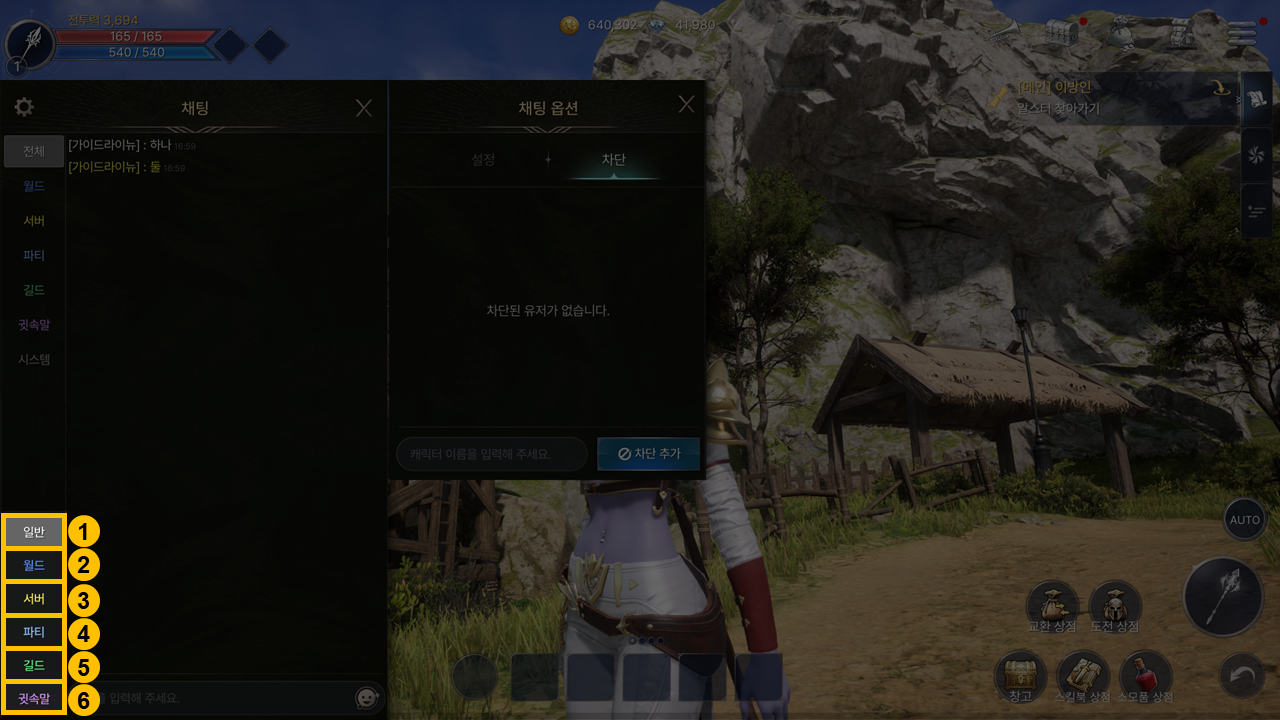1280x720 pixels.
Task: Select the 차단 tab
Action: pos(613,160)
